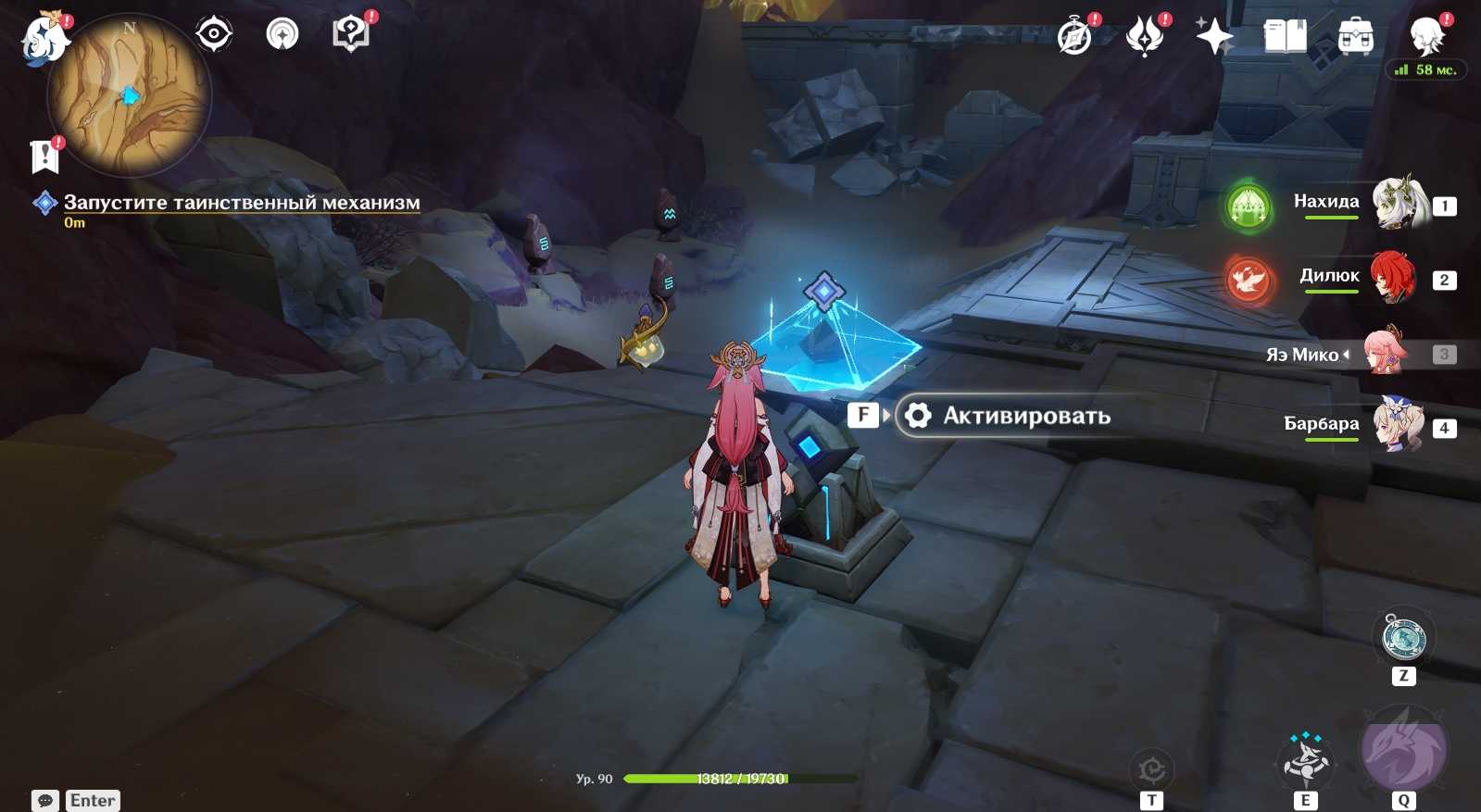Unleash Yae Miko's elemental burst
1481x812 pixels.
1403,750
